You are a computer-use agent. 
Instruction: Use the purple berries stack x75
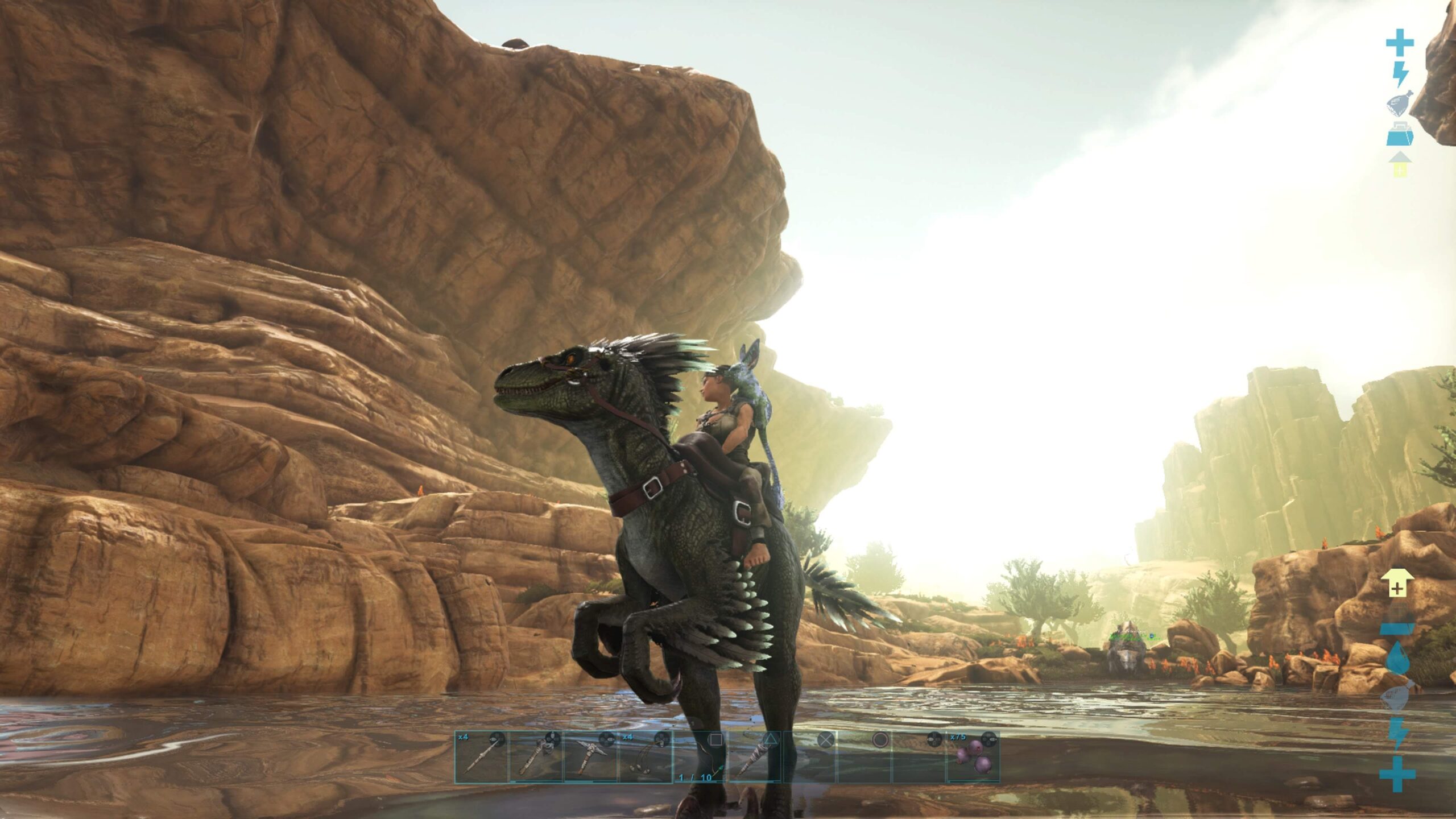(973, 757)
